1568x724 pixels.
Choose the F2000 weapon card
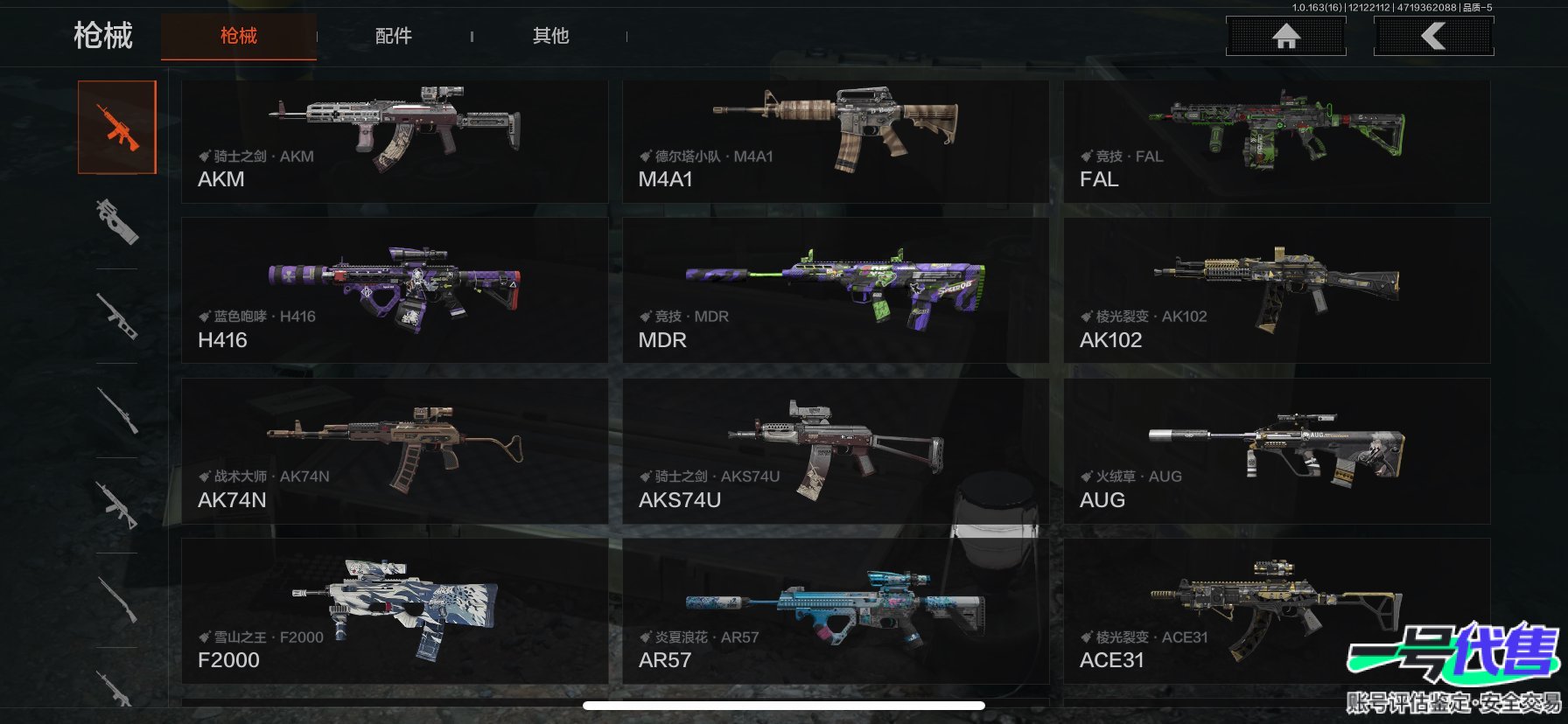(394, 611)
